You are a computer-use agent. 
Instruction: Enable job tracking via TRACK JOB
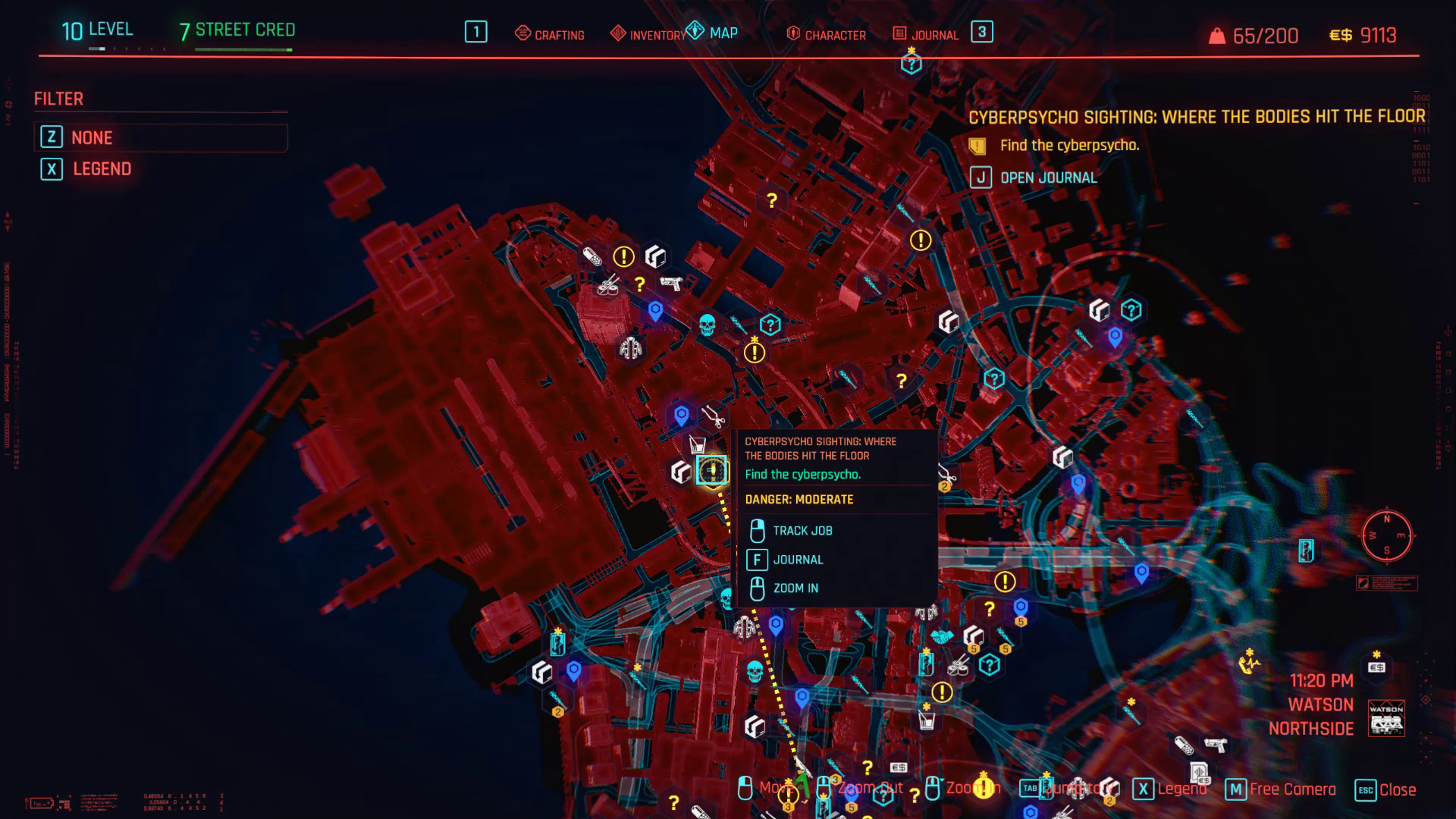coord(802,530)
